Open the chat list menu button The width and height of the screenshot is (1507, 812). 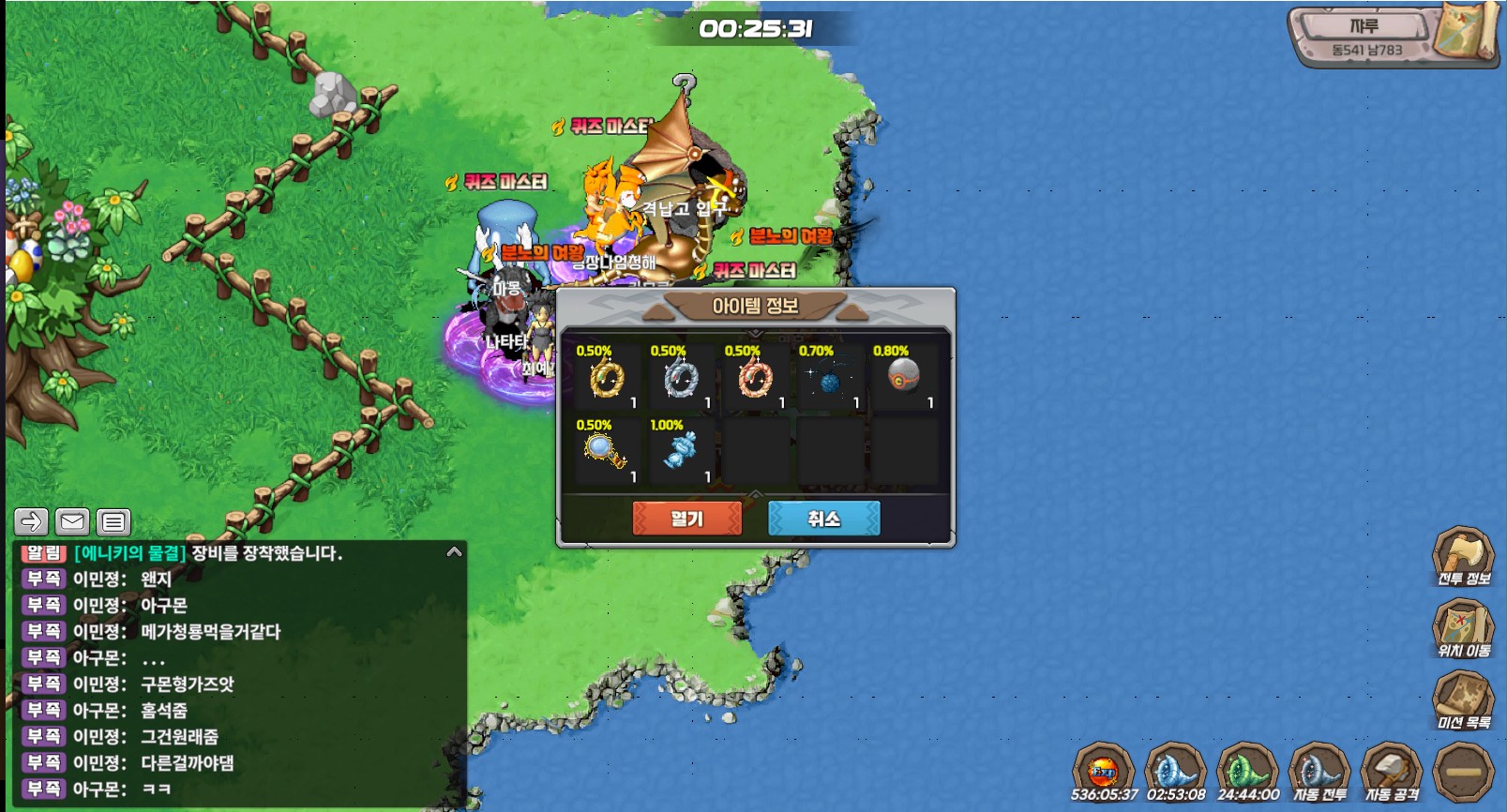[x=113, y=521]
